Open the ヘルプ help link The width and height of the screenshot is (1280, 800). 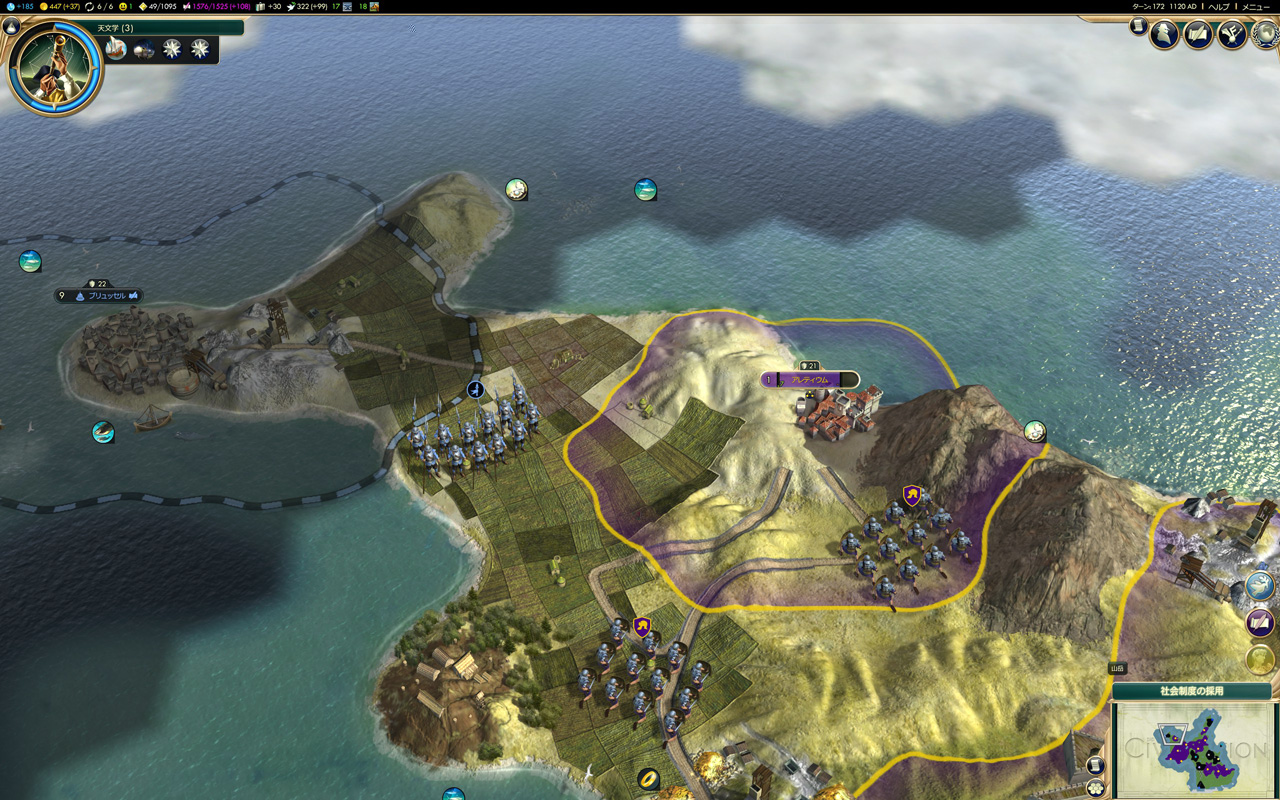click(x=1218, y=6)
